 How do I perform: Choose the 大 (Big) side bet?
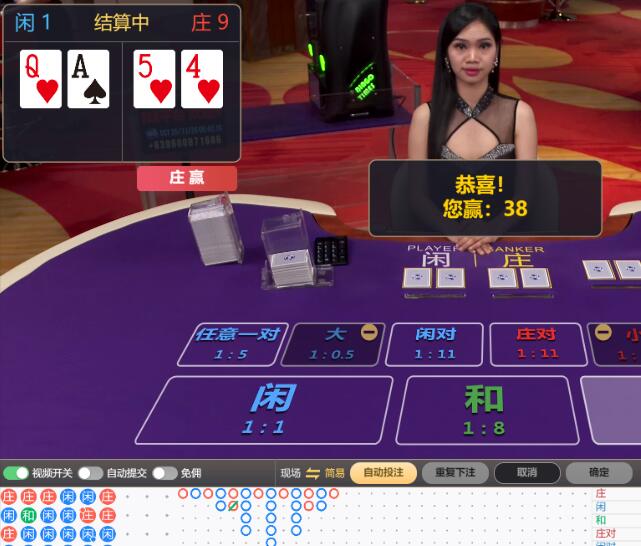333,343
